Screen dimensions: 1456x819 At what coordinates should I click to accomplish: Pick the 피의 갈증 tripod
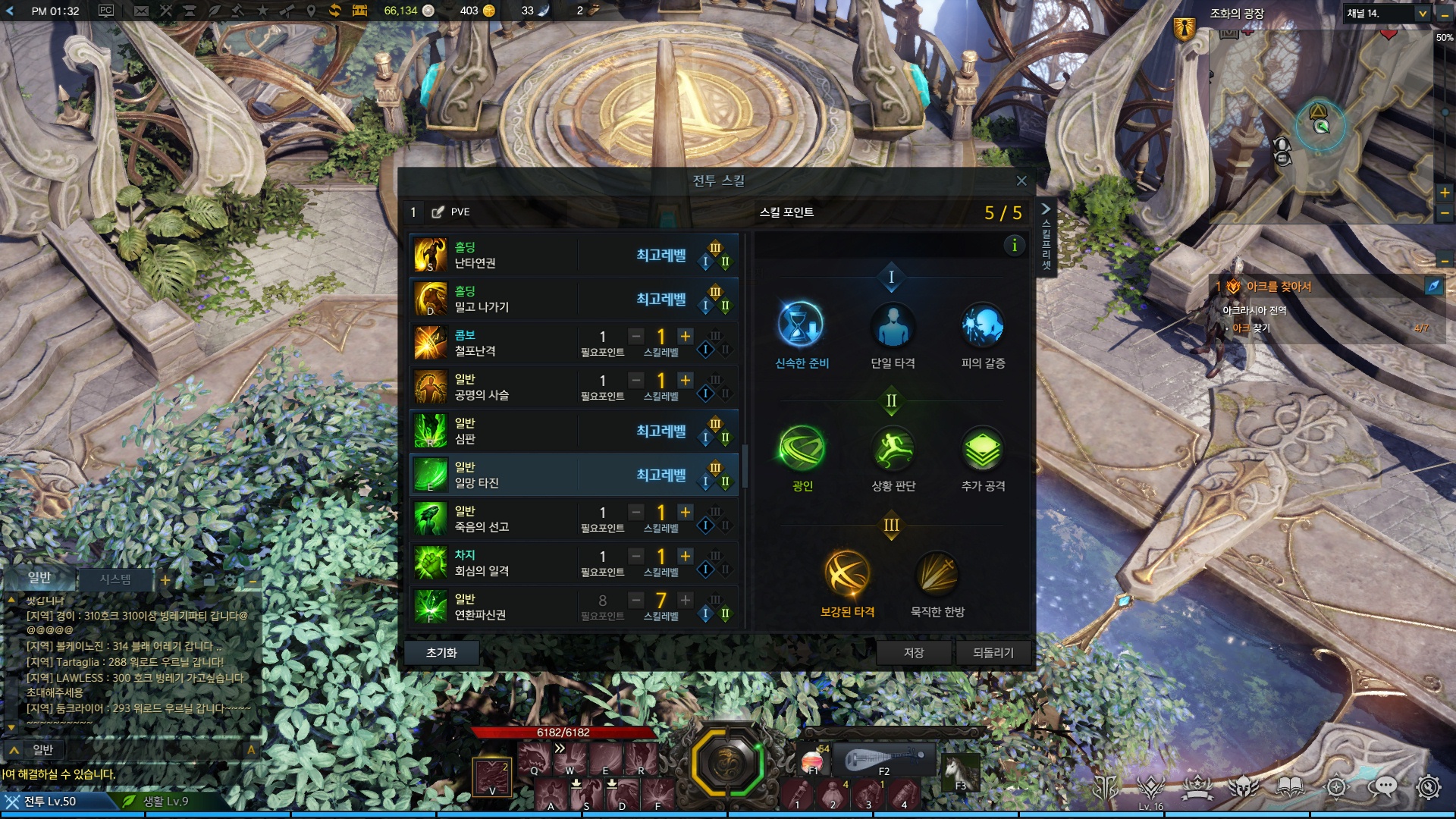pos(983,325)
